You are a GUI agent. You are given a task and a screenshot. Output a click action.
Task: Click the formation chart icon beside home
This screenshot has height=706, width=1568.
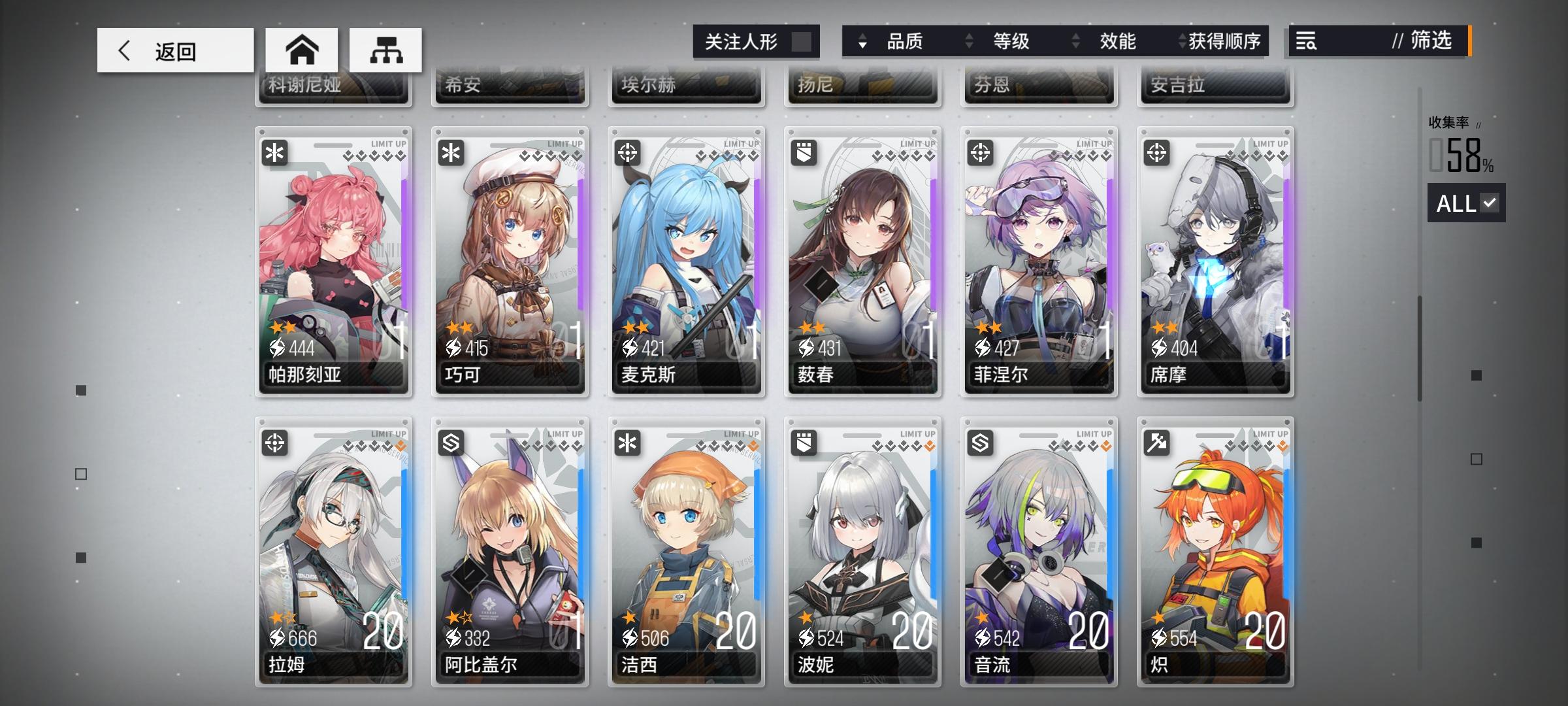click(x=387, y=49)
